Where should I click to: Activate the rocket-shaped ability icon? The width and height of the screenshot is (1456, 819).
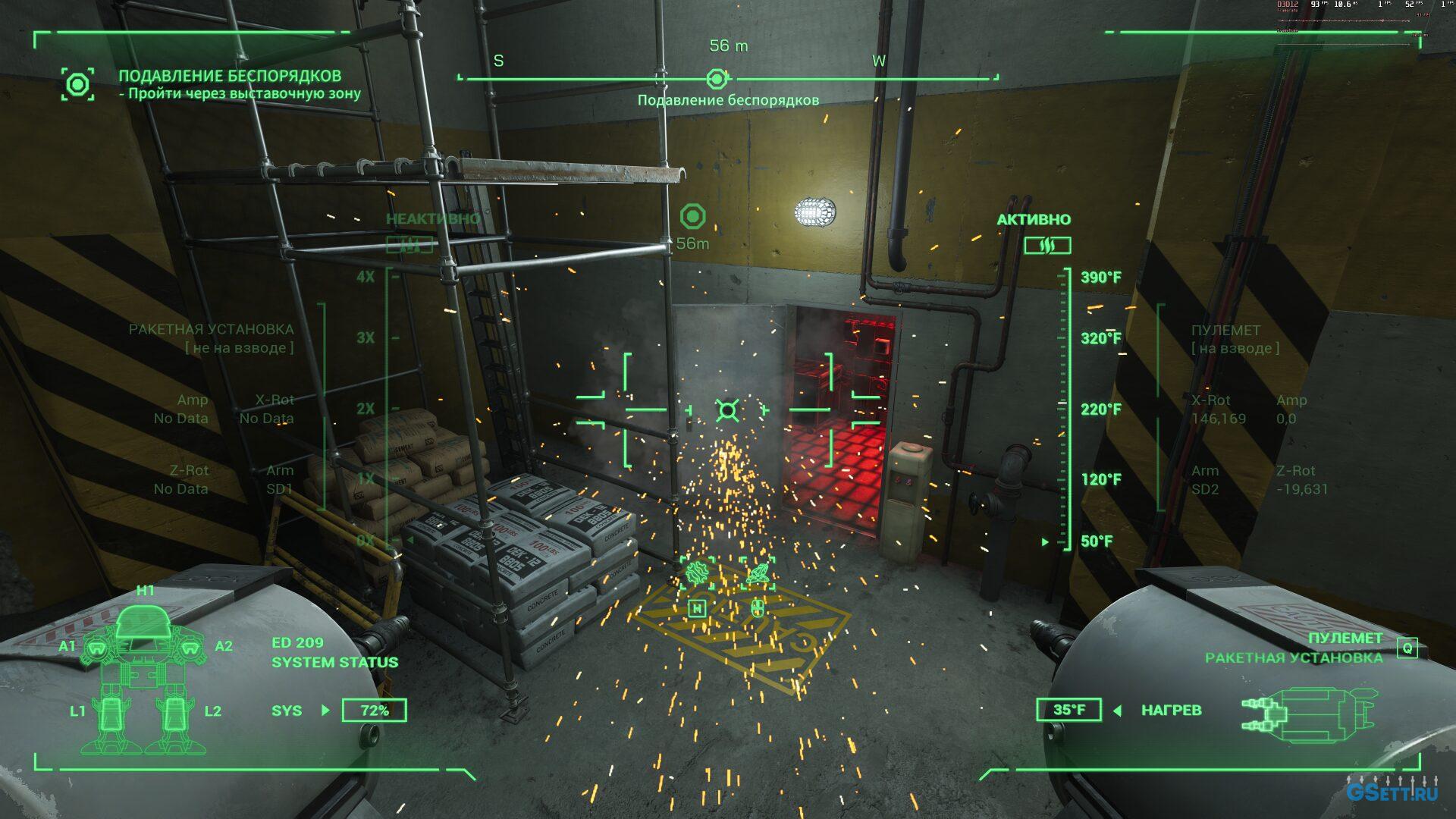pyautogui.click(x=758, y=573)
